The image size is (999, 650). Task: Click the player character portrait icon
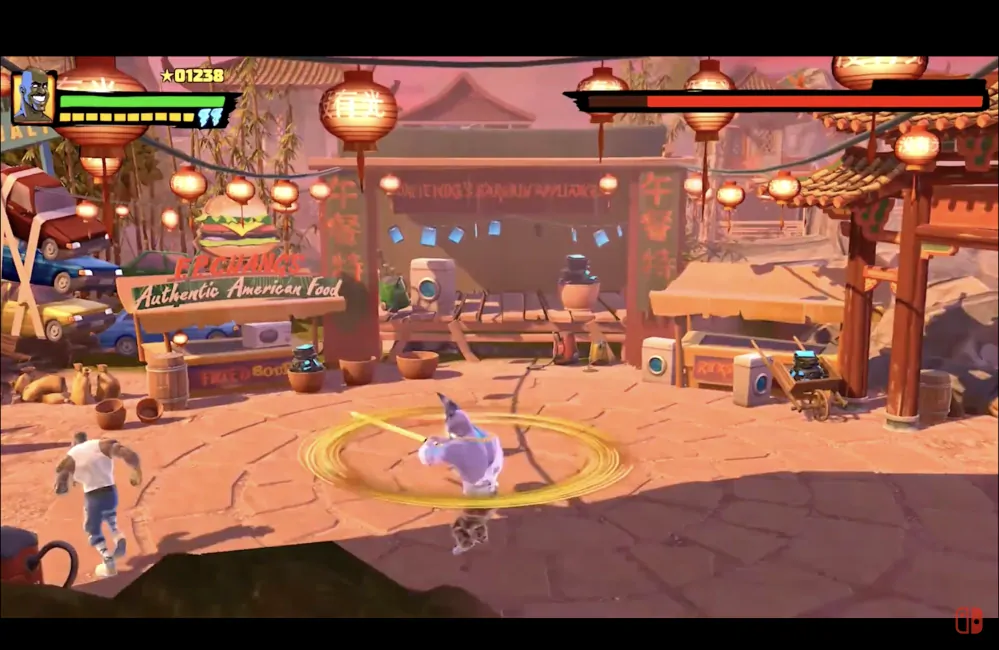pos(33,96)
